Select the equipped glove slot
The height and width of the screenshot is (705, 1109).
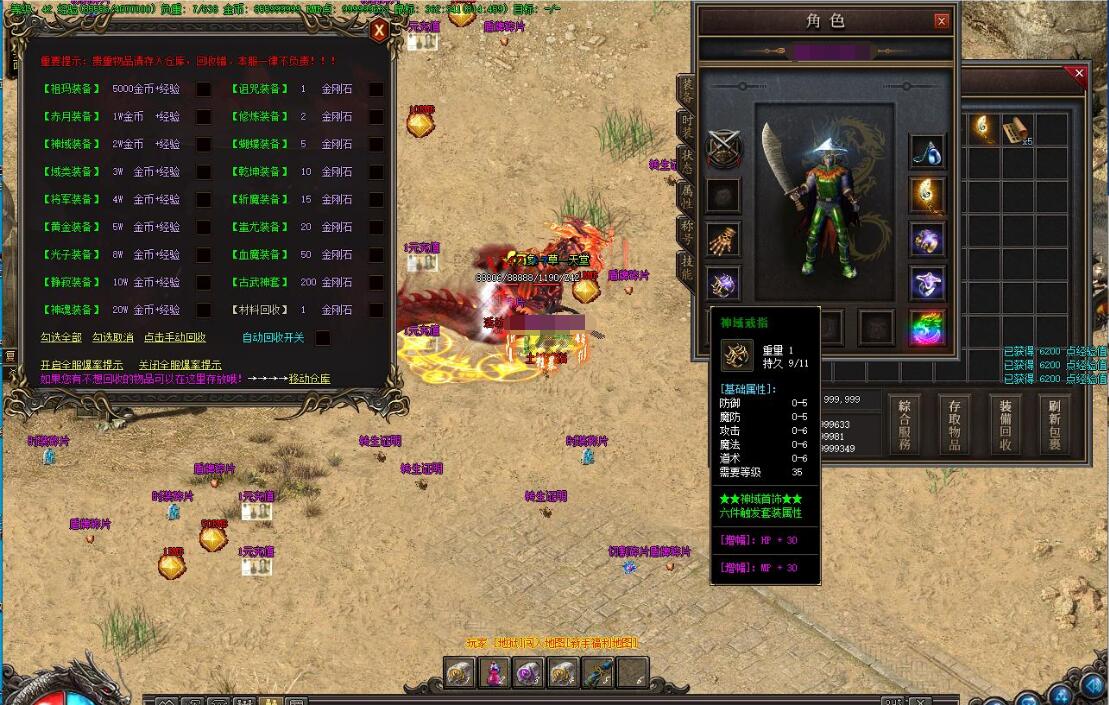click(x=723, y=240)
